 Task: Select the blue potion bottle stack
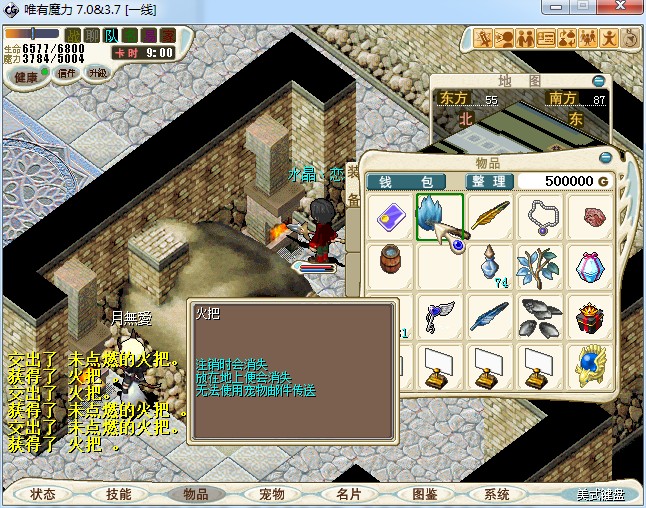(x=490, y=267)
